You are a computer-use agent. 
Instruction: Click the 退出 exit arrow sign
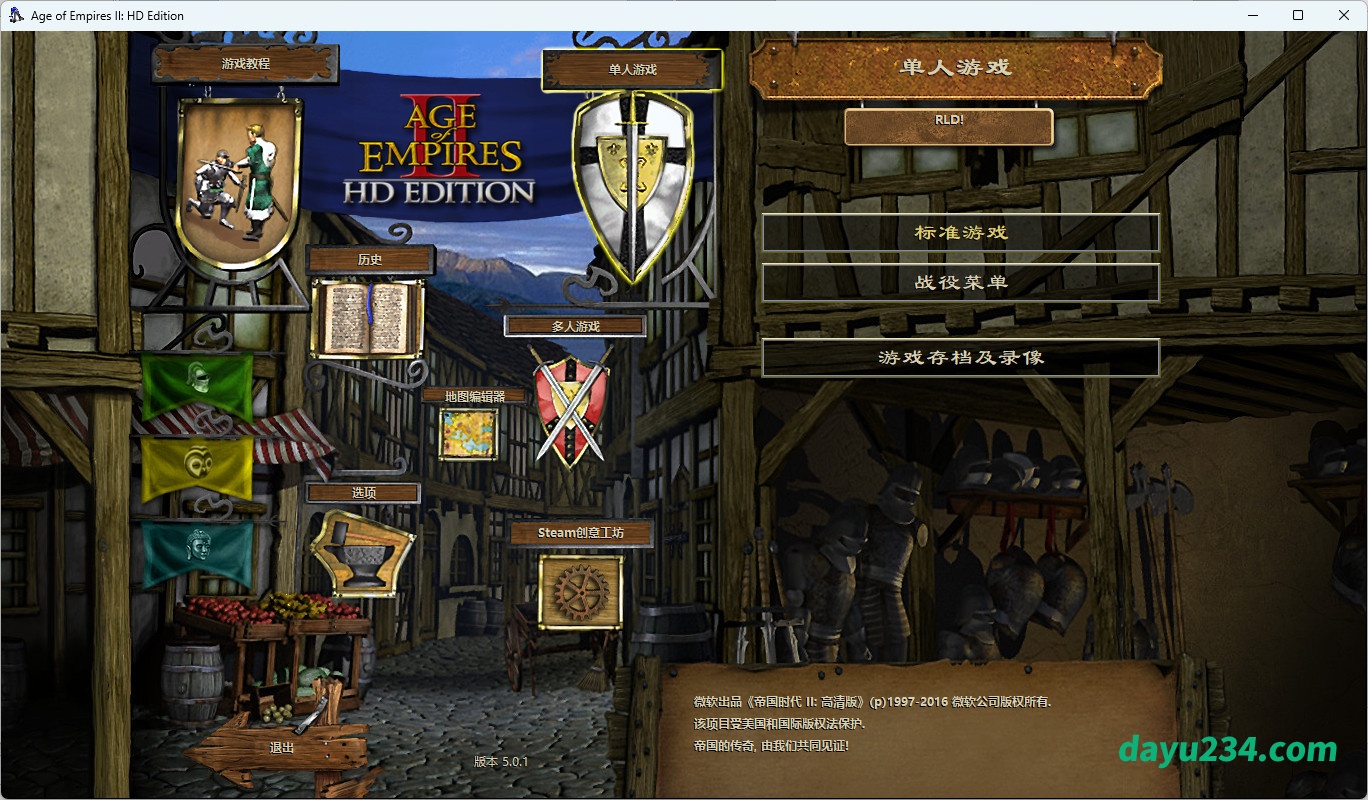coord(283,747)
